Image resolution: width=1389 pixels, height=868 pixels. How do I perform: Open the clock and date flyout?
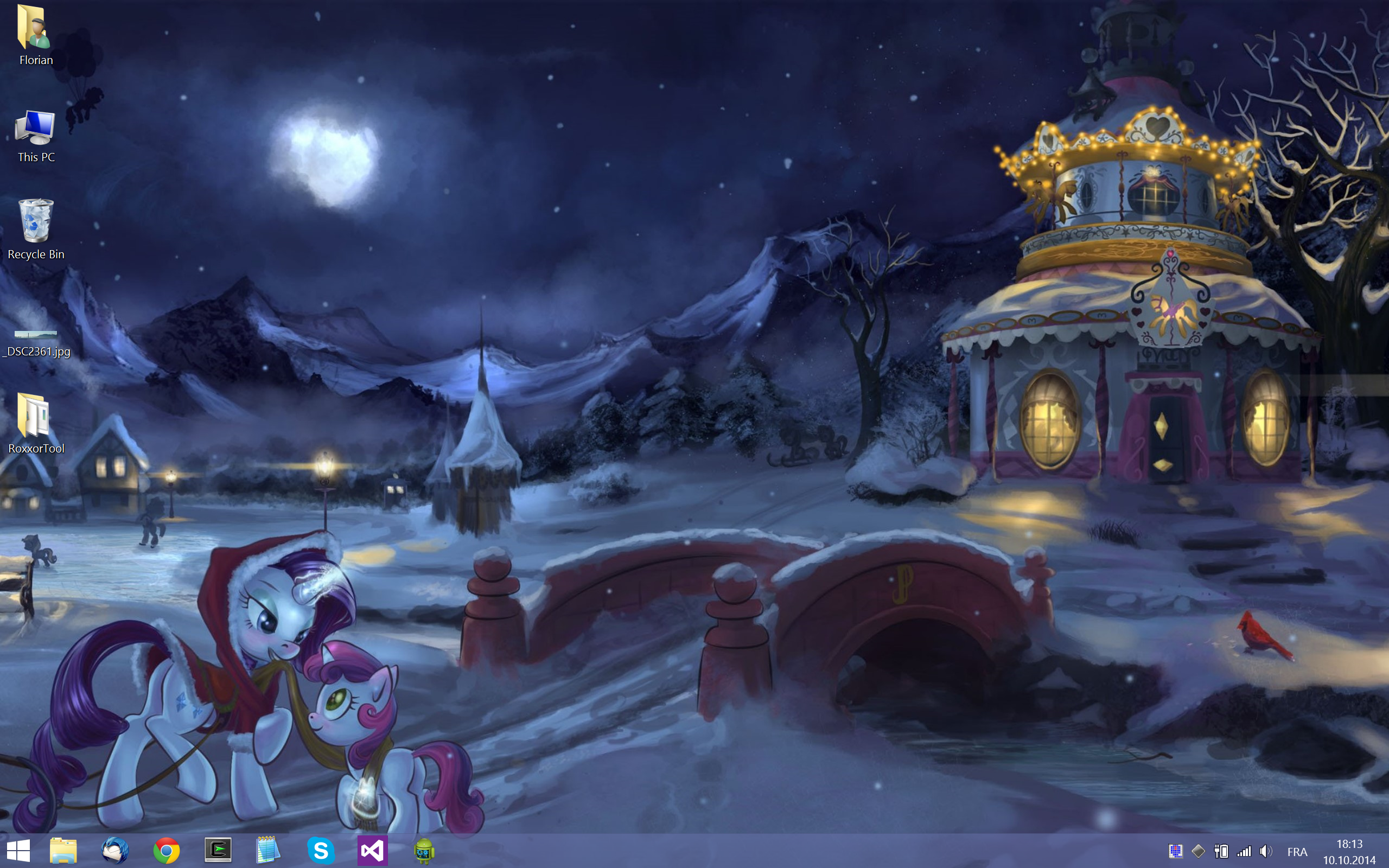point(1349,851)
